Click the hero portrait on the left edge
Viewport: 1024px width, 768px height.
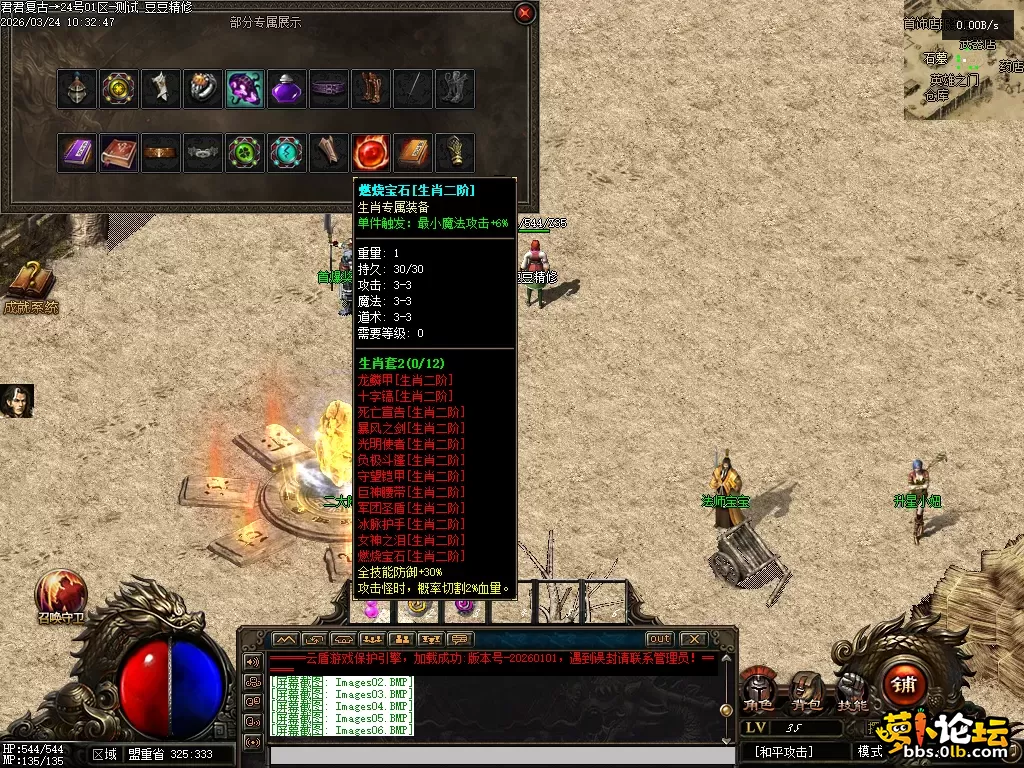[17, 401]
